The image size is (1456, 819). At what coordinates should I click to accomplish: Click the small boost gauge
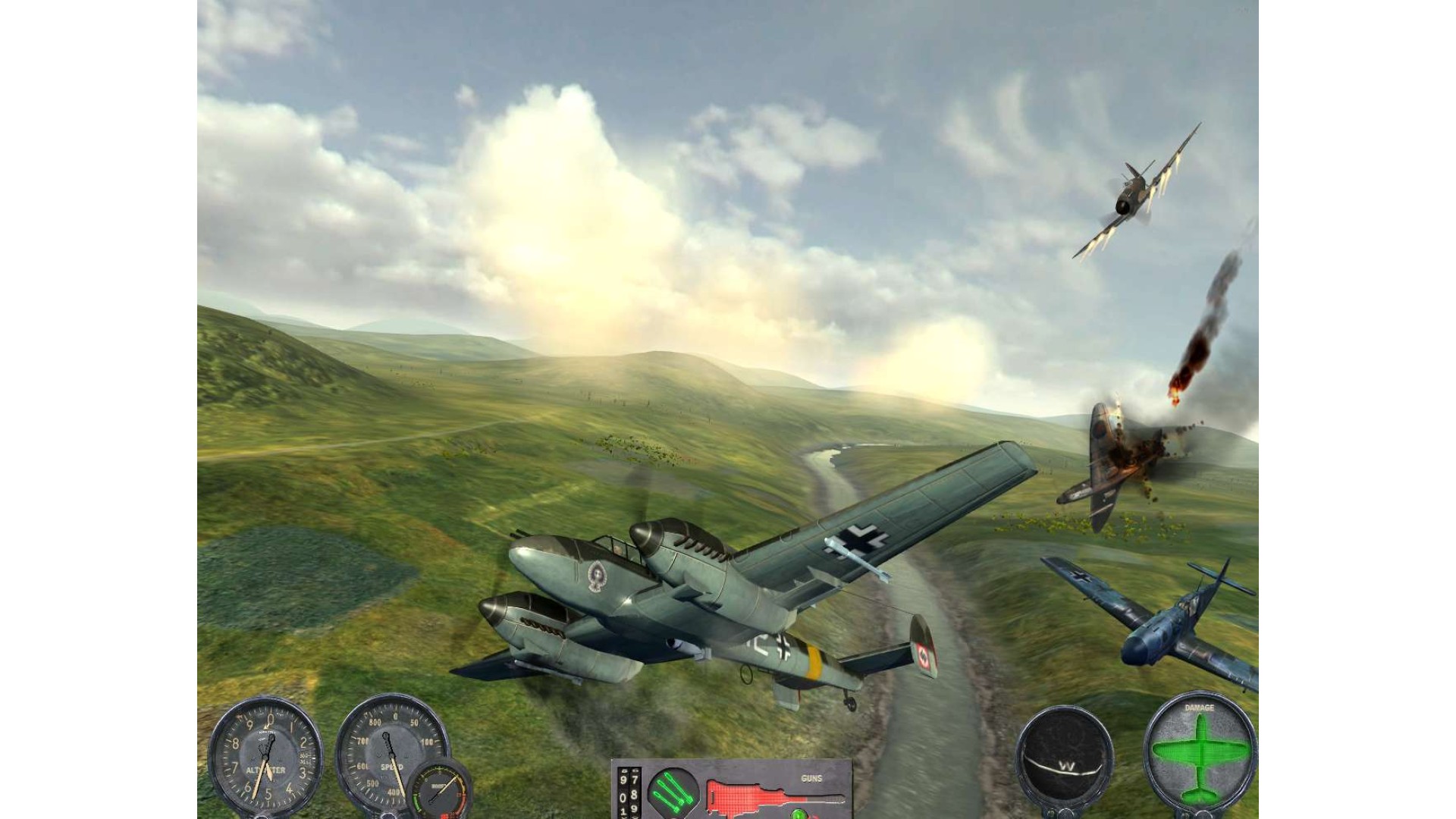[441, 790]
